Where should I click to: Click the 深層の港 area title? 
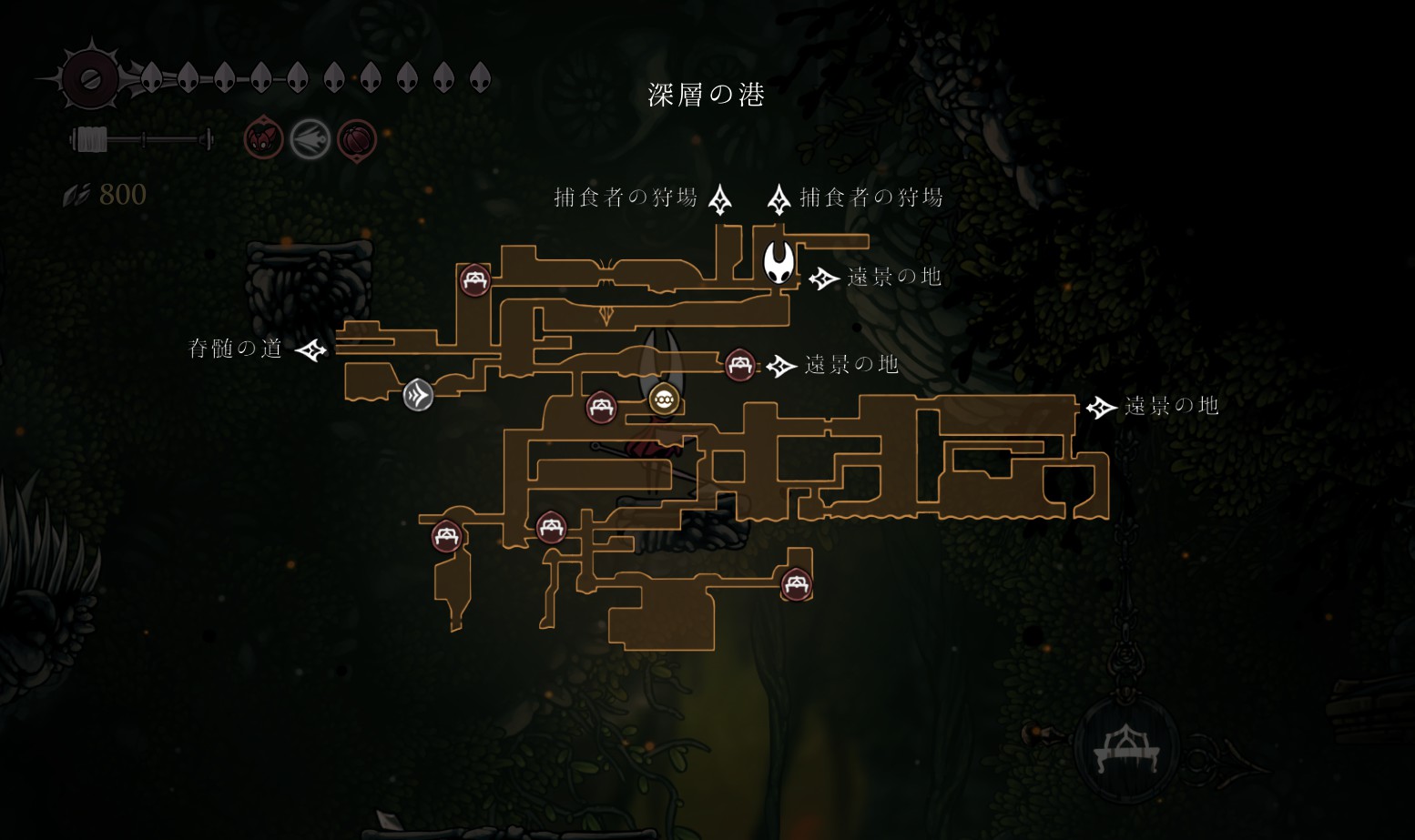click(706, 95)
